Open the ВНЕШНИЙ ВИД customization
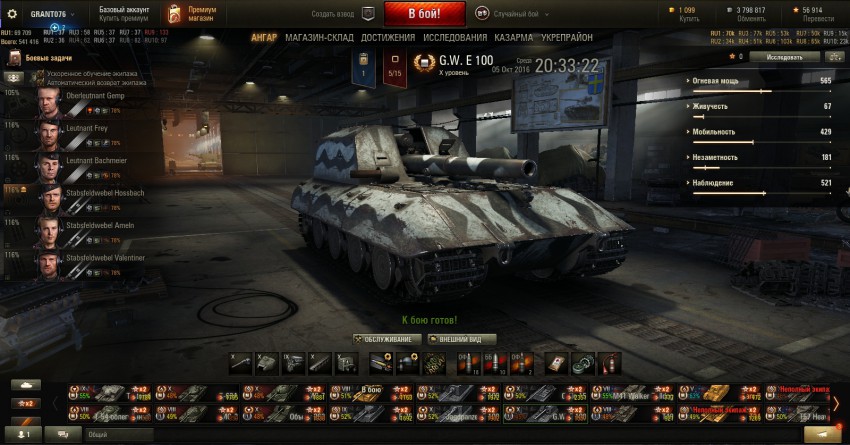The height and width of the screenshot is (445, 850). [461, 339]
